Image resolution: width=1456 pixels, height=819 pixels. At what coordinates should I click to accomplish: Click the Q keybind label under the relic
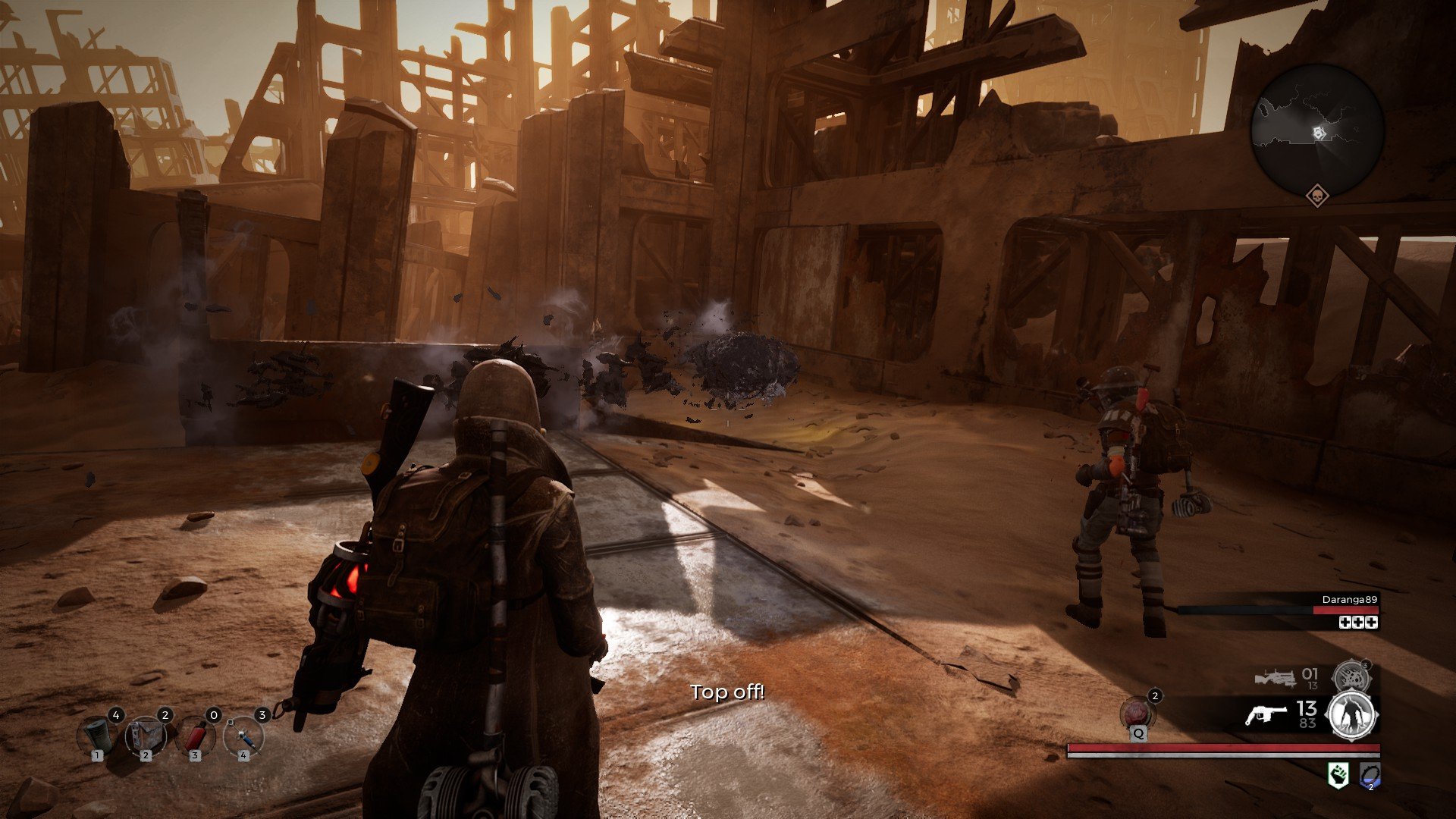pos(1138,736)
